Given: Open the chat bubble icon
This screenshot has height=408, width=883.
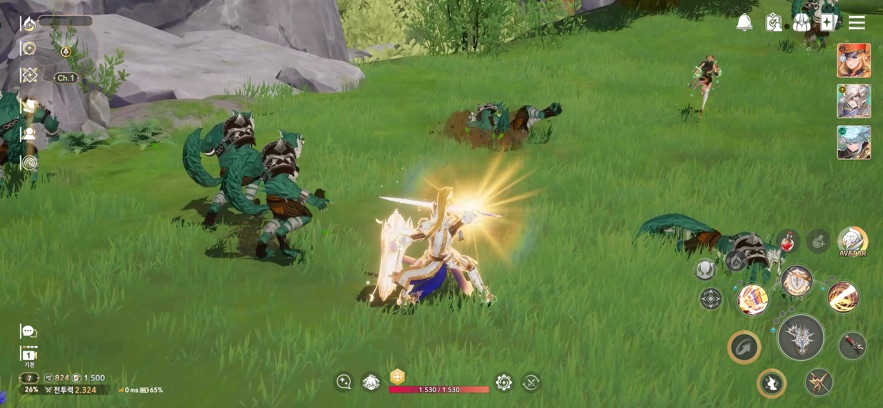Looking at the screenshot, I should (28, 331).
